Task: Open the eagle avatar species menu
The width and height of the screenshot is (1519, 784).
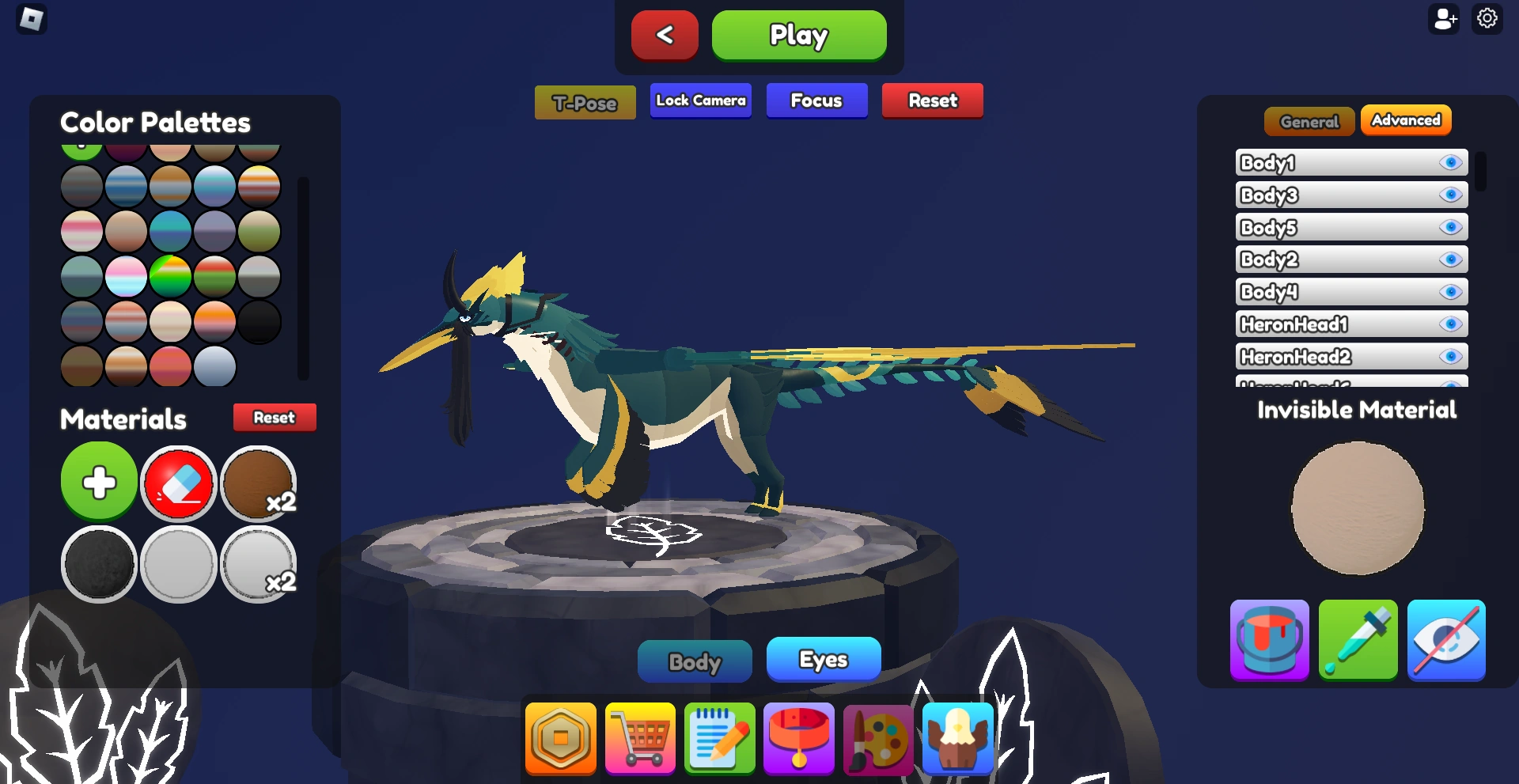Action: (x=956, y=739)
